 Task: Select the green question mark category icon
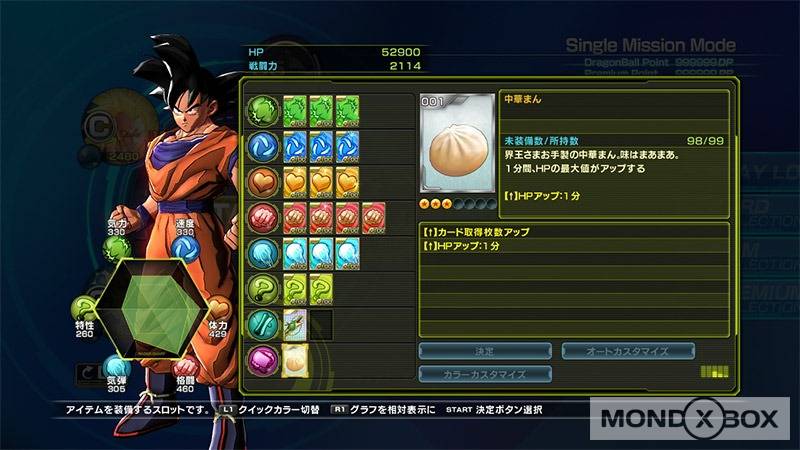click(263, 287)
